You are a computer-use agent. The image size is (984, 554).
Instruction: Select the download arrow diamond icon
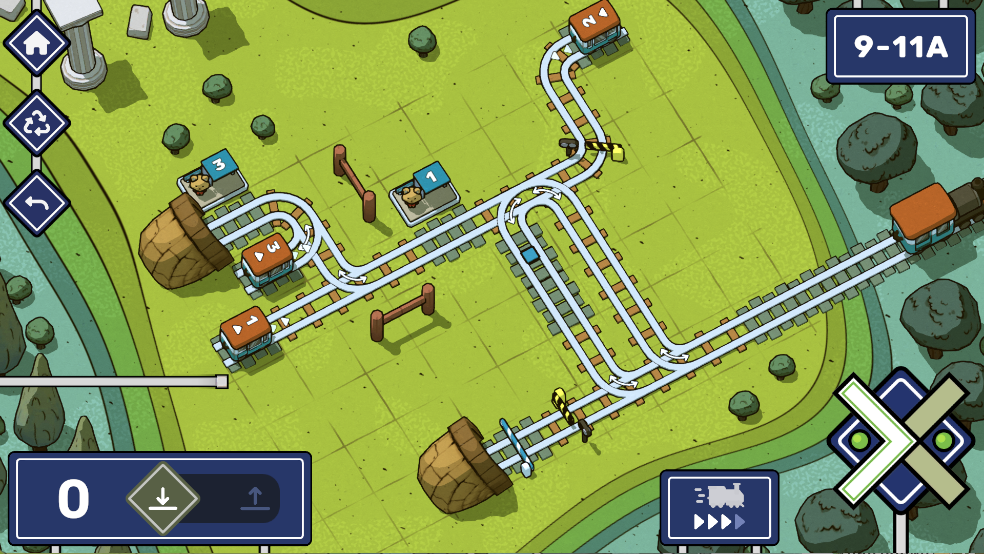[x=163, y=498]
